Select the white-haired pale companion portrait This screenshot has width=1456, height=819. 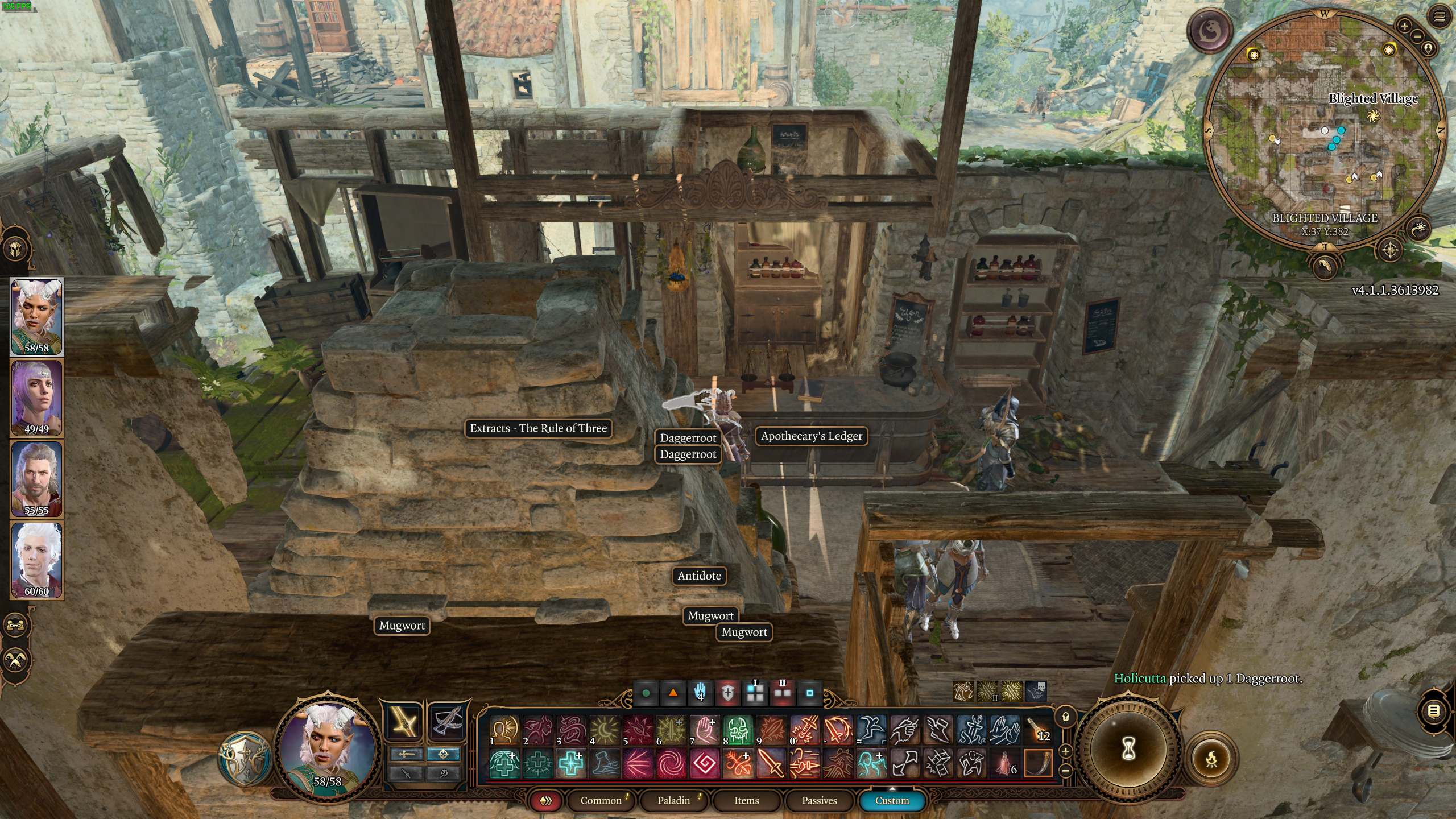click(37, 560)
